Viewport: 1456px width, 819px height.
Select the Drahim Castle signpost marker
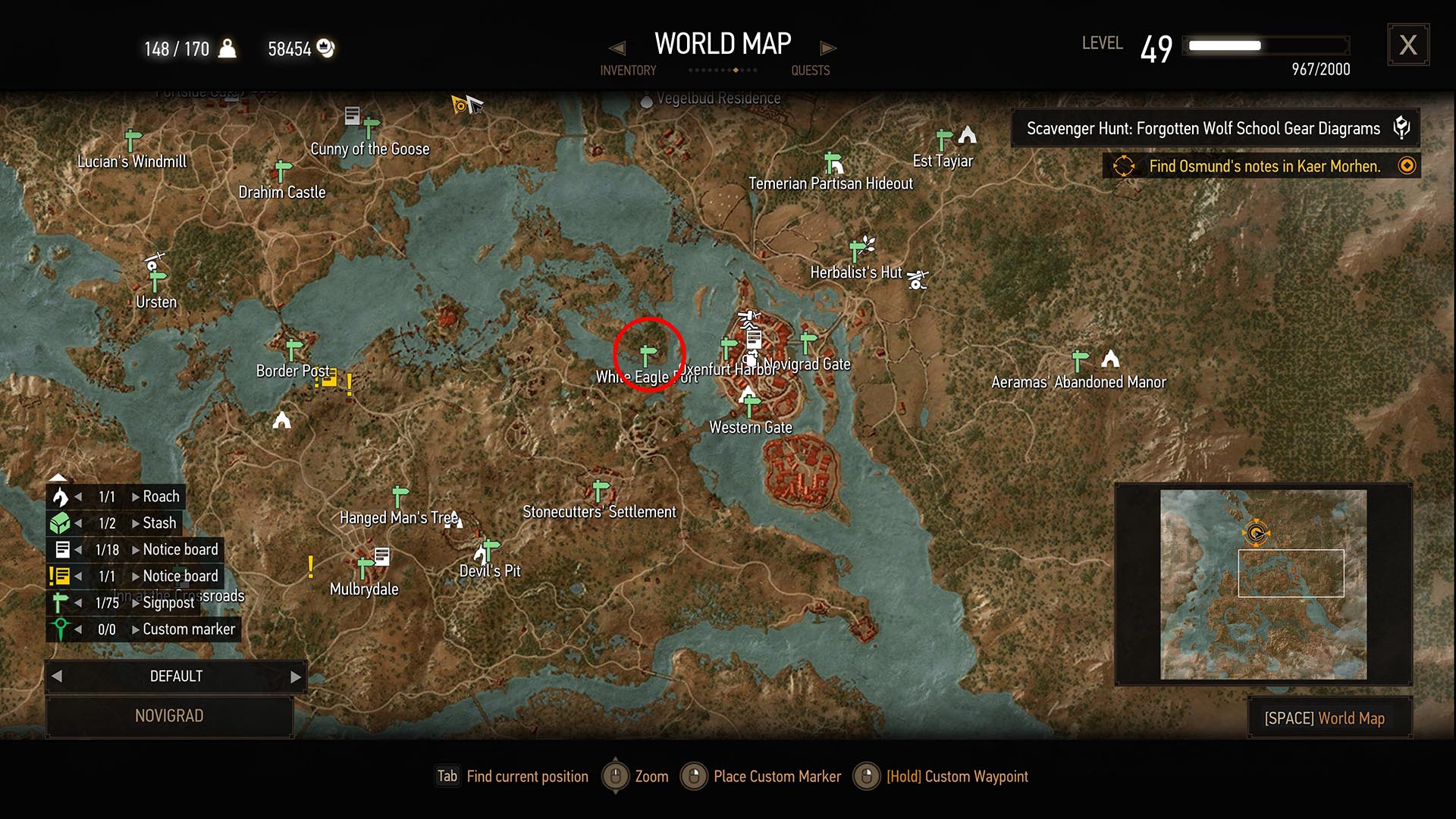pos(283,171)
